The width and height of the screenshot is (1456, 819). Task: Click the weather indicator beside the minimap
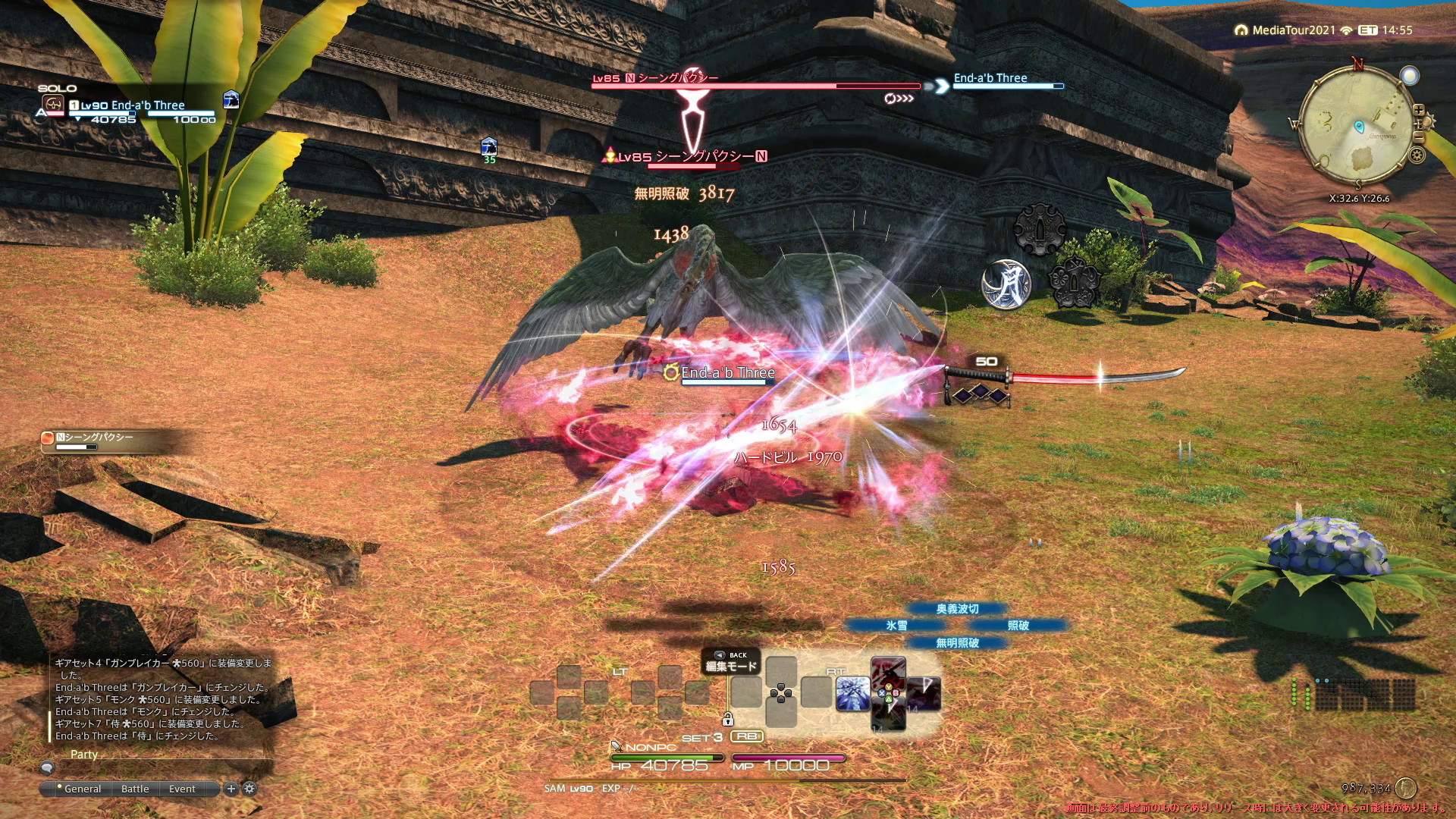[x=1410, y=76]
